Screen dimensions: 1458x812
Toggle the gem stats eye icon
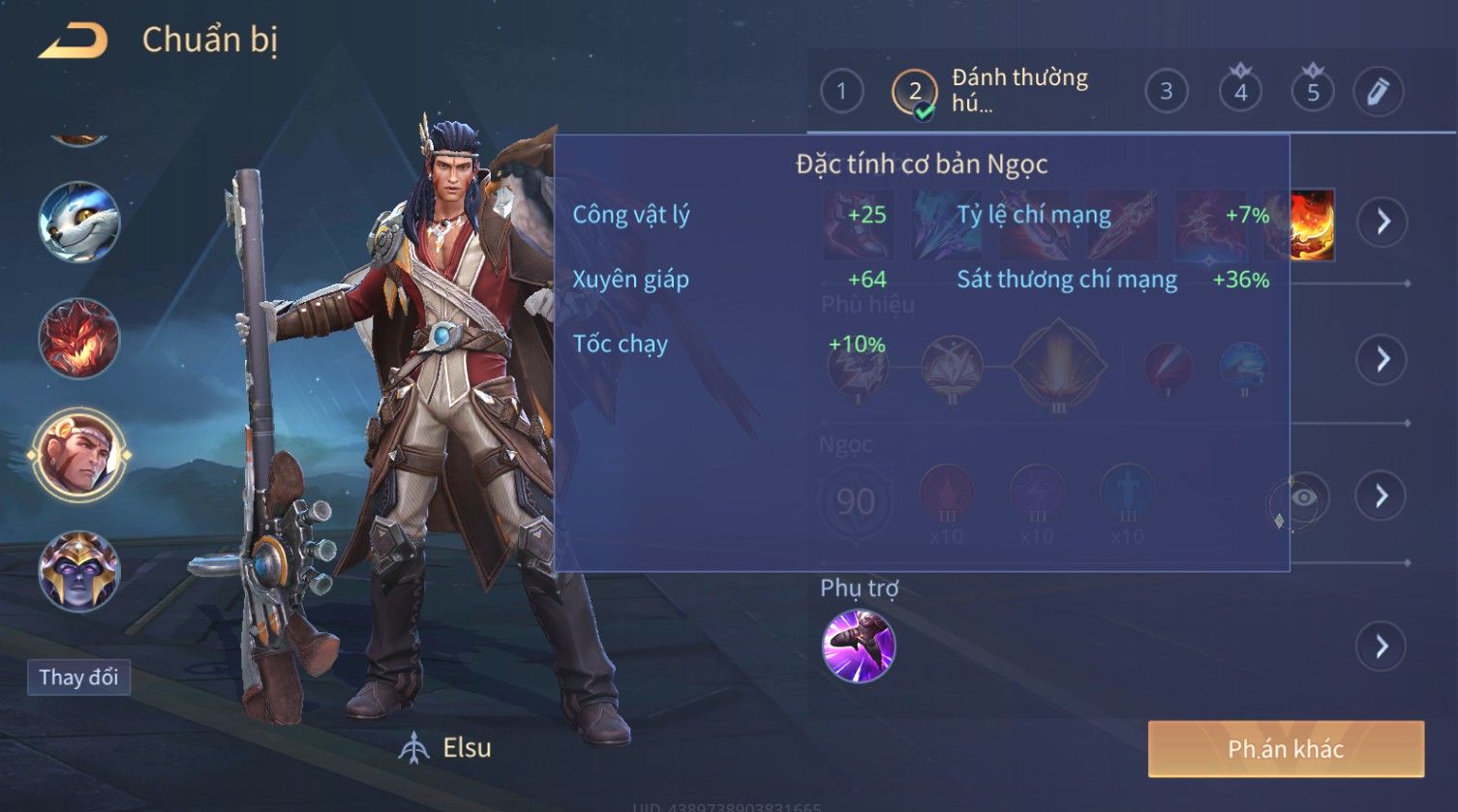(1304, 497)
